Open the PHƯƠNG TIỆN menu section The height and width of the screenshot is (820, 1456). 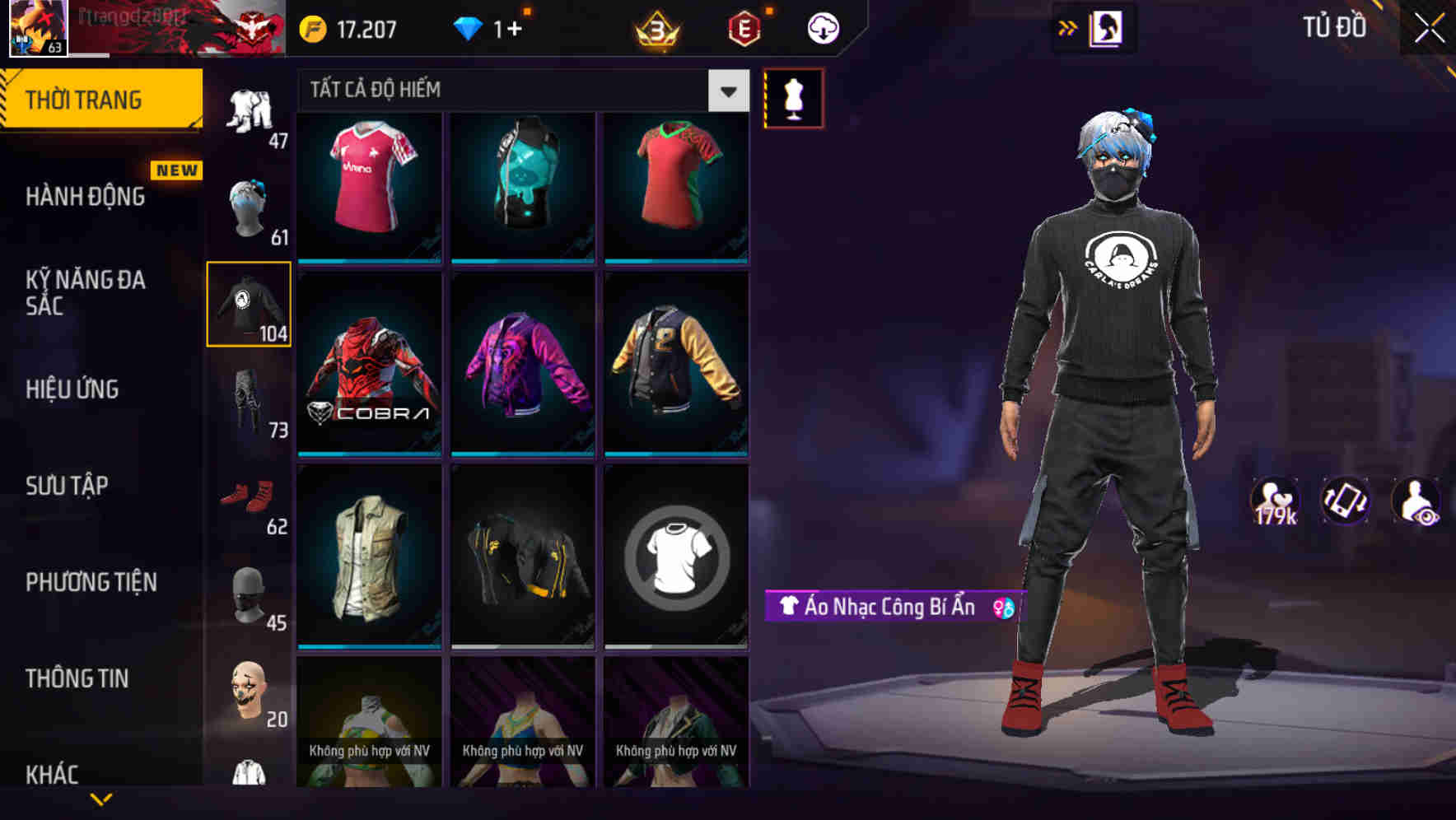pos(91,582)
